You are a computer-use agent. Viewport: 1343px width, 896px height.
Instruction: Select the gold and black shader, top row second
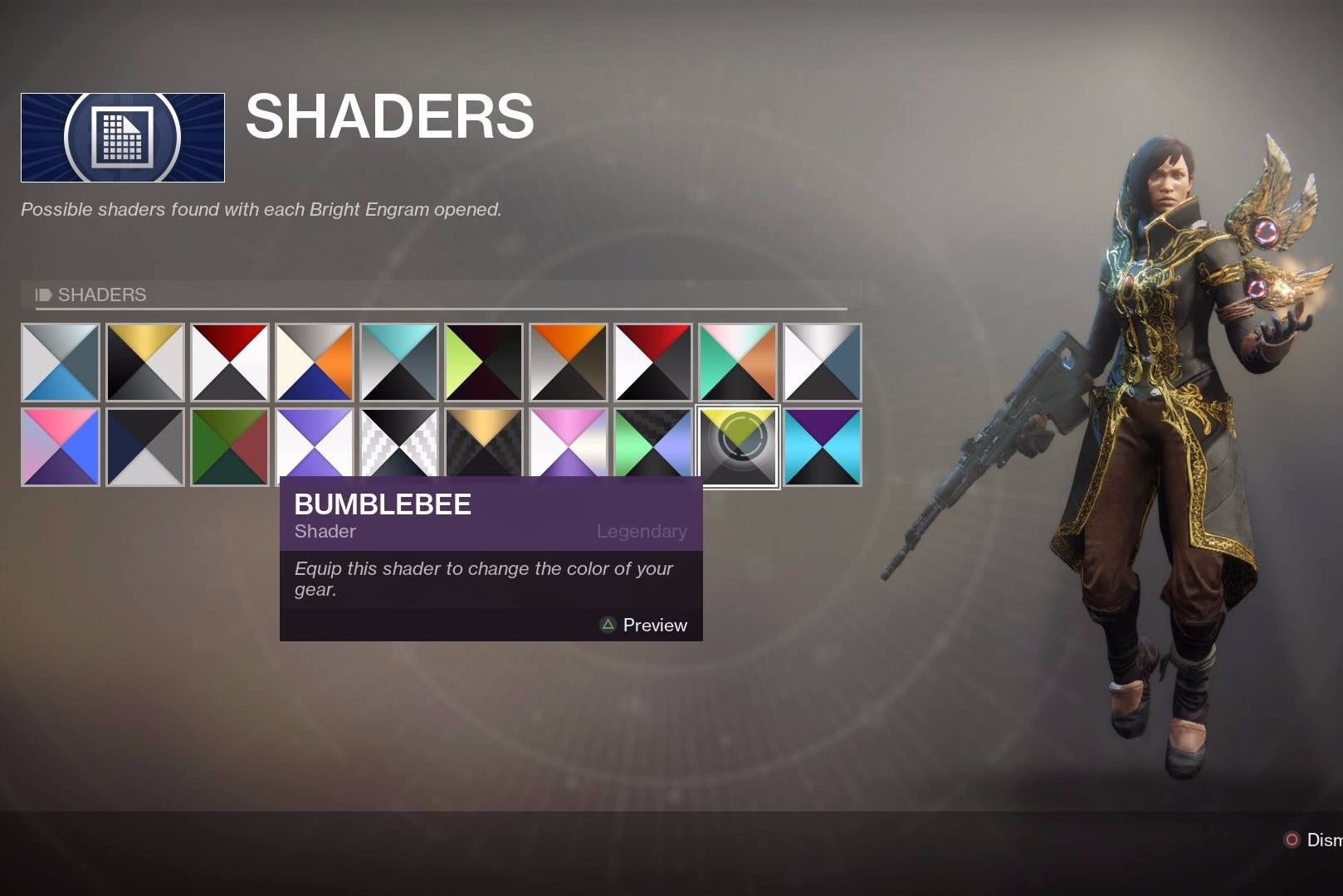point(145,363)
